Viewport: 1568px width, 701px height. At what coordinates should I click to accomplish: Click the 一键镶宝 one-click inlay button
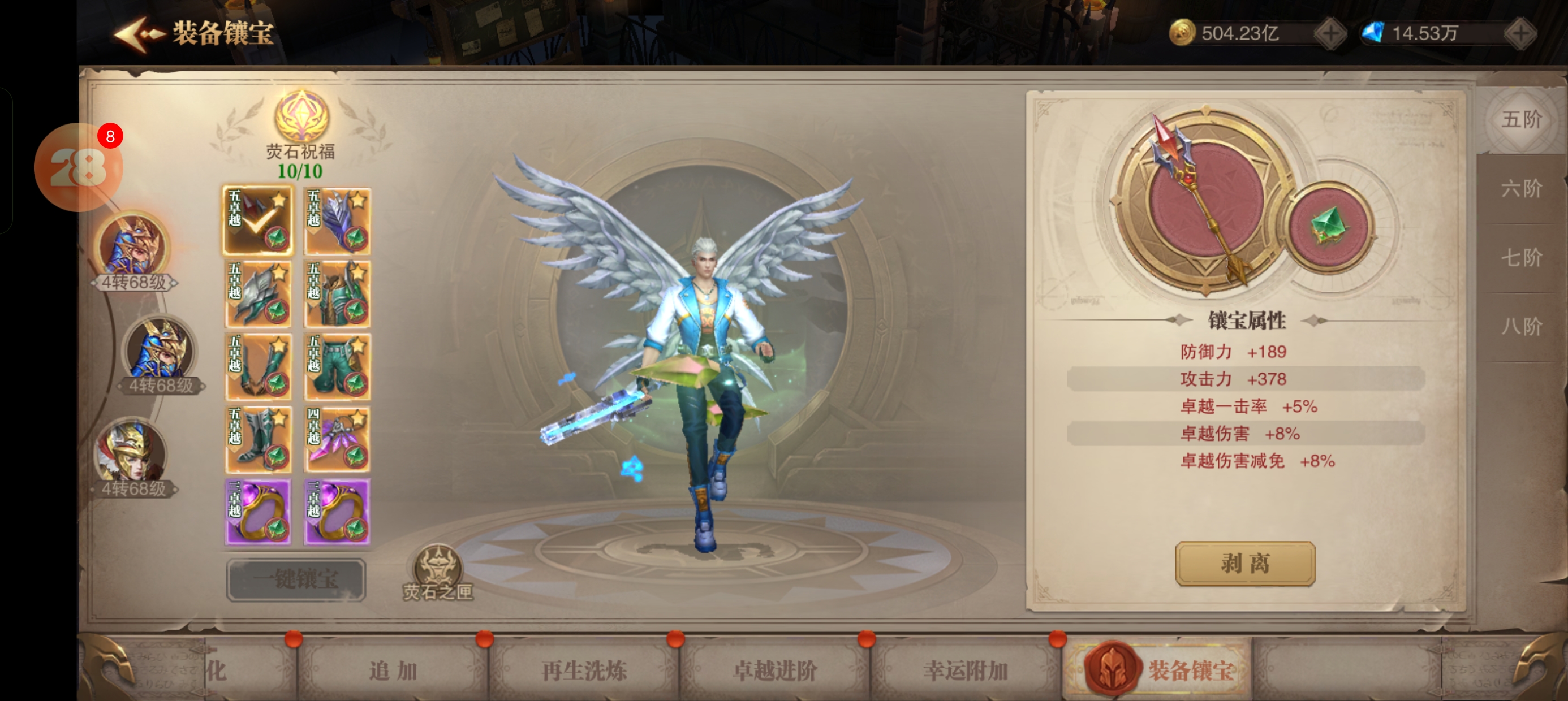(x=296, y=579)
